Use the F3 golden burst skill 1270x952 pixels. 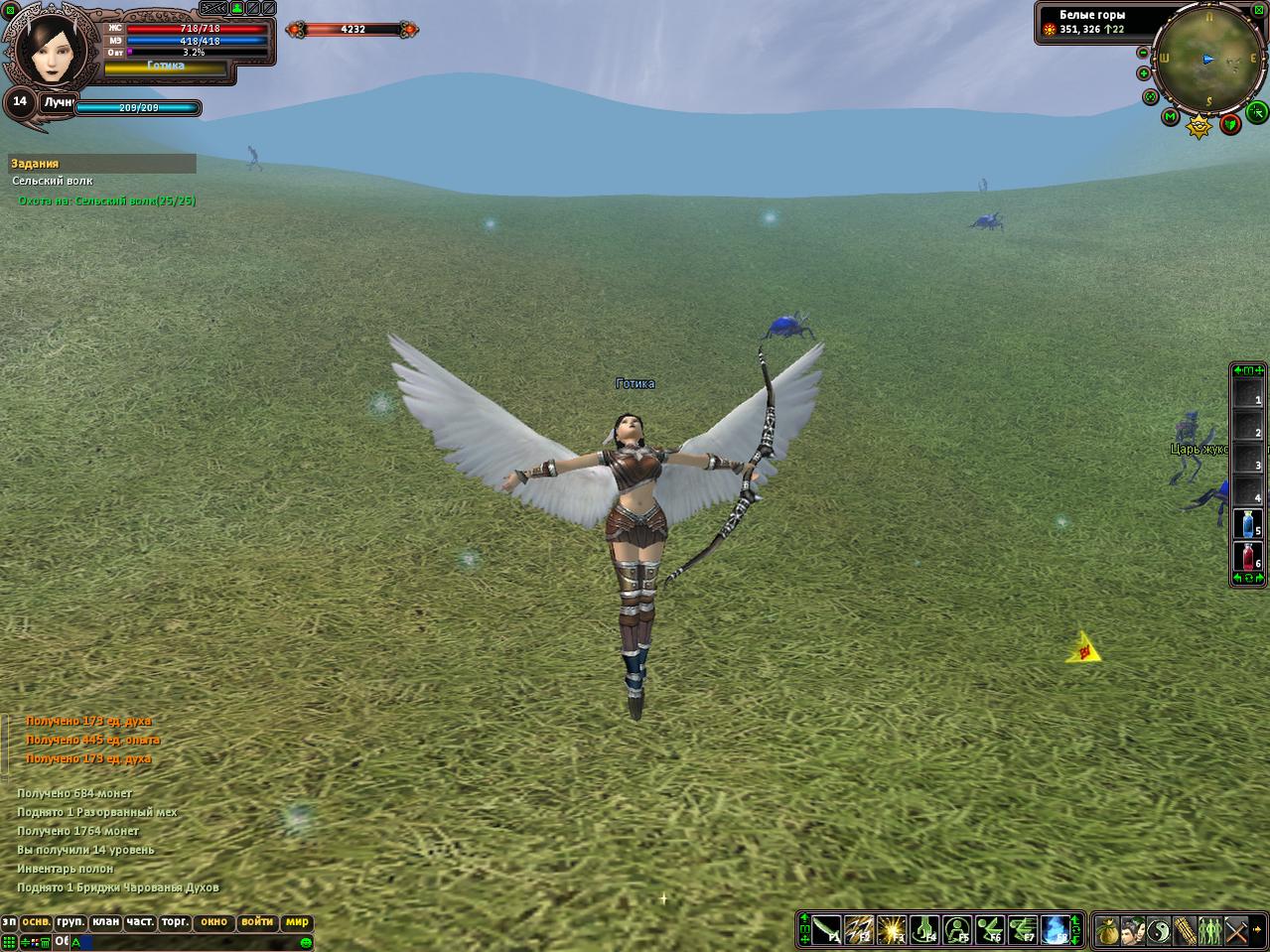point(892,931)
